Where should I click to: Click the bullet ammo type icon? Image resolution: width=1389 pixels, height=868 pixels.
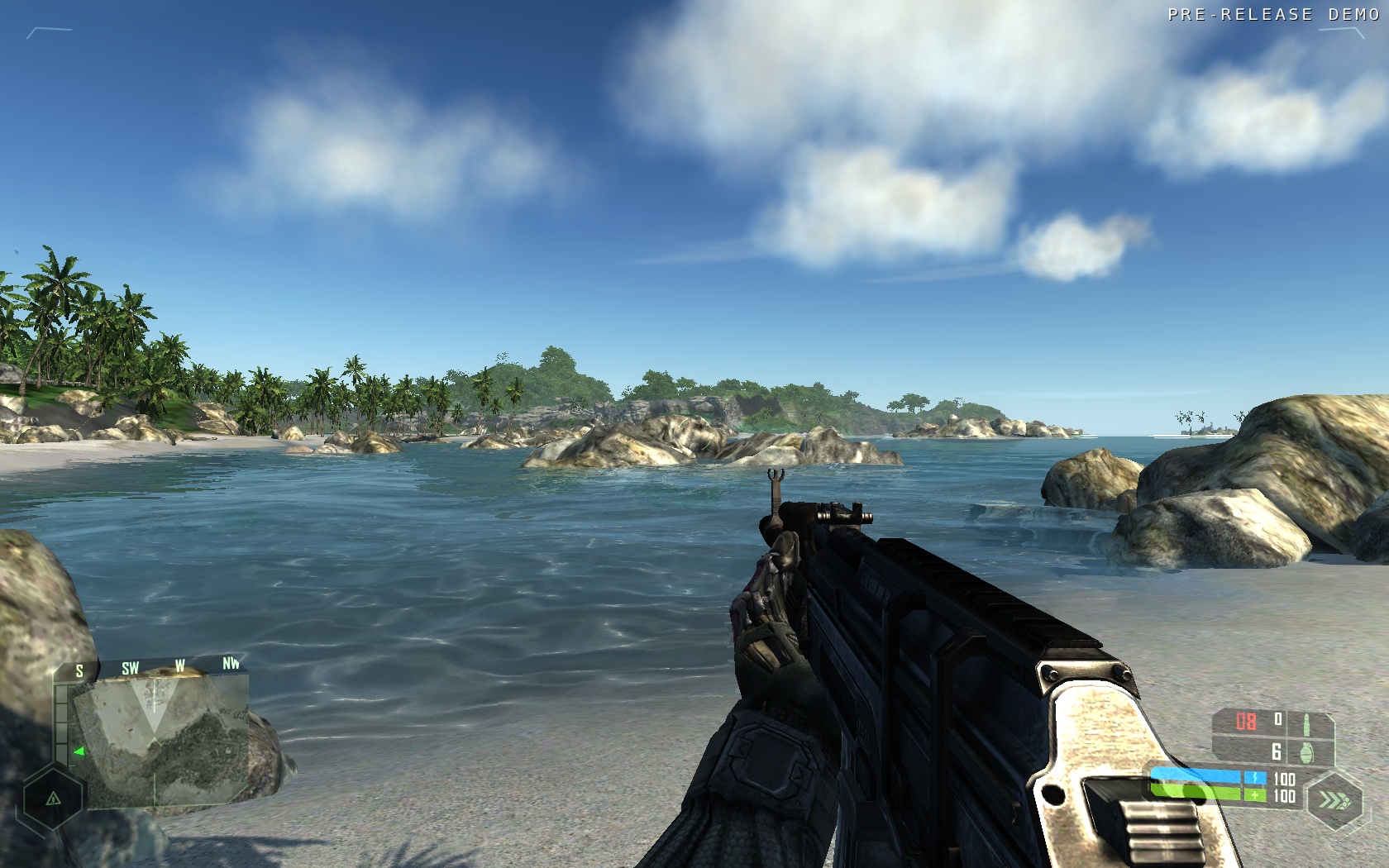(x=1306, y=723)
